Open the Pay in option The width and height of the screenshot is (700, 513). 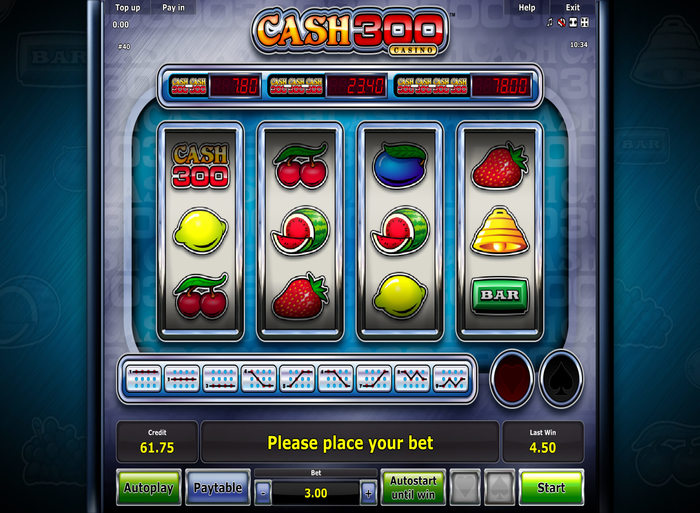coord(173,8)
